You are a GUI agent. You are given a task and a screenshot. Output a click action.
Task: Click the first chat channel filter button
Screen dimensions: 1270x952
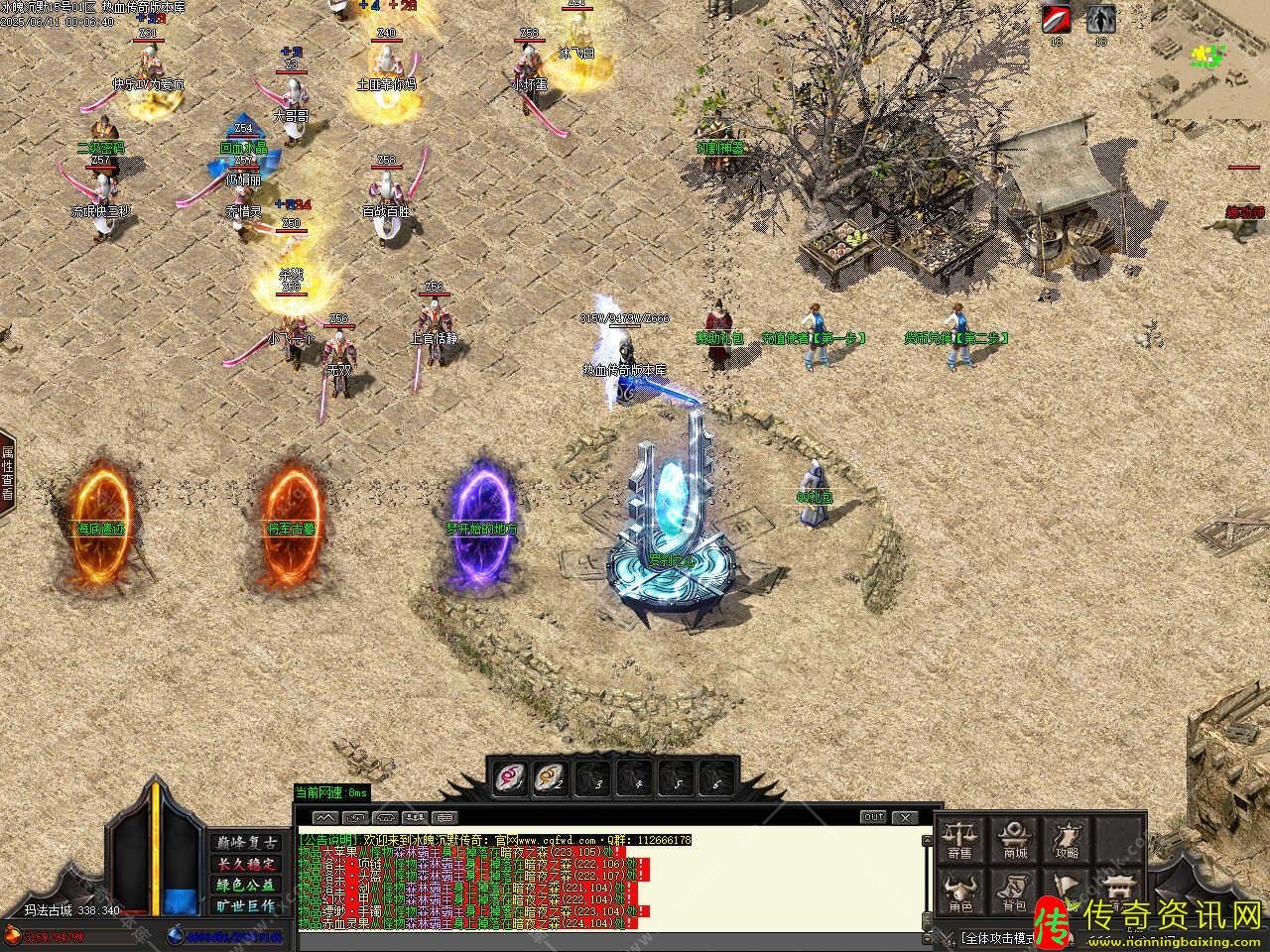[325, 817]
